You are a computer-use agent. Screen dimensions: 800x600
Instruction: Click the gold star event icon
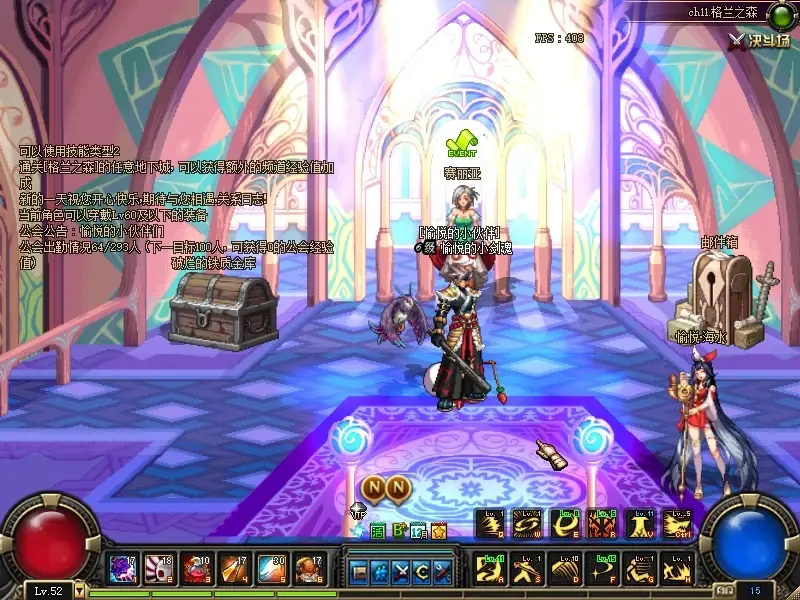[439, 531]
